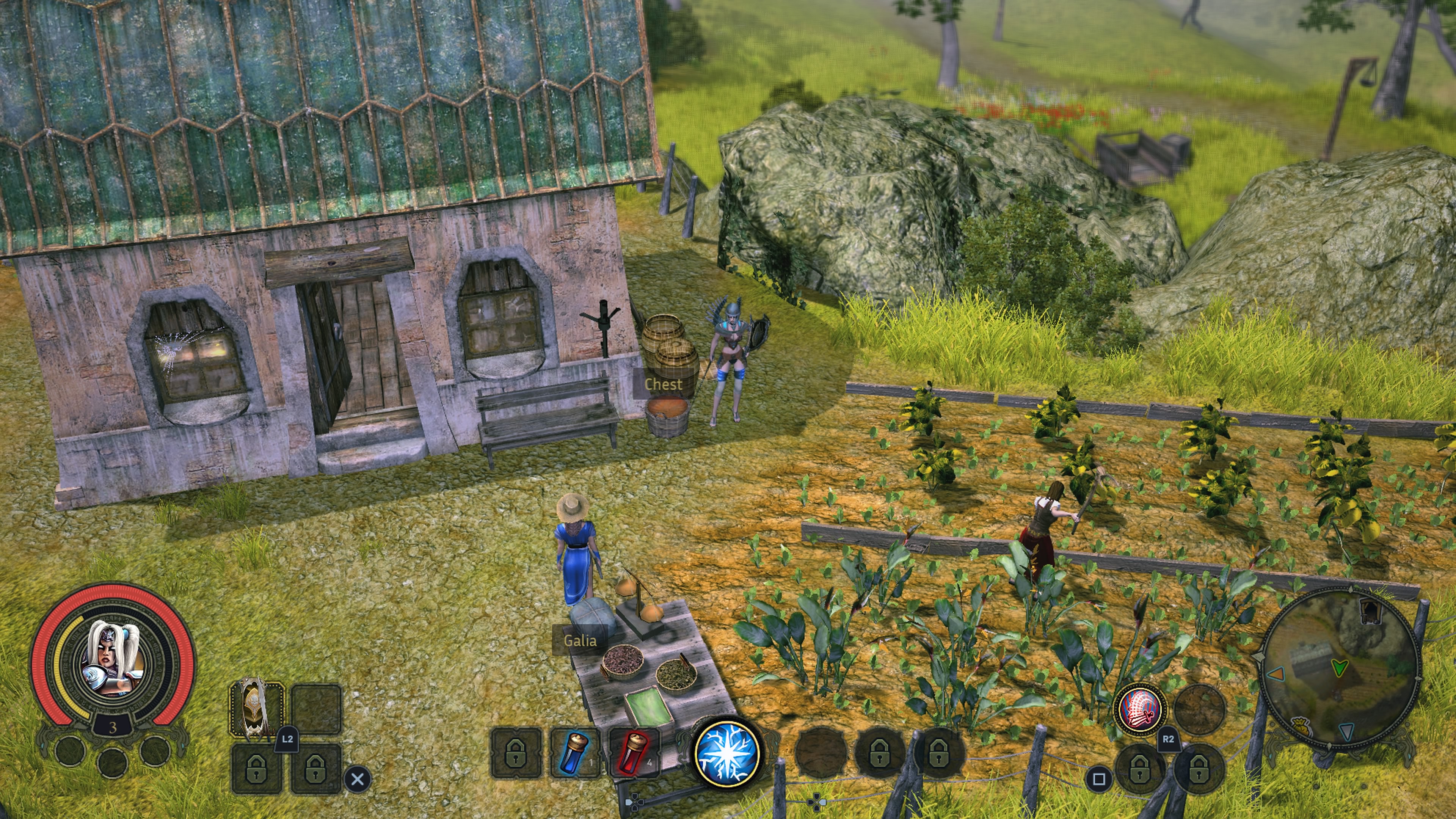Click the locked slot below the R2 skill circle

click(1139, 770)
